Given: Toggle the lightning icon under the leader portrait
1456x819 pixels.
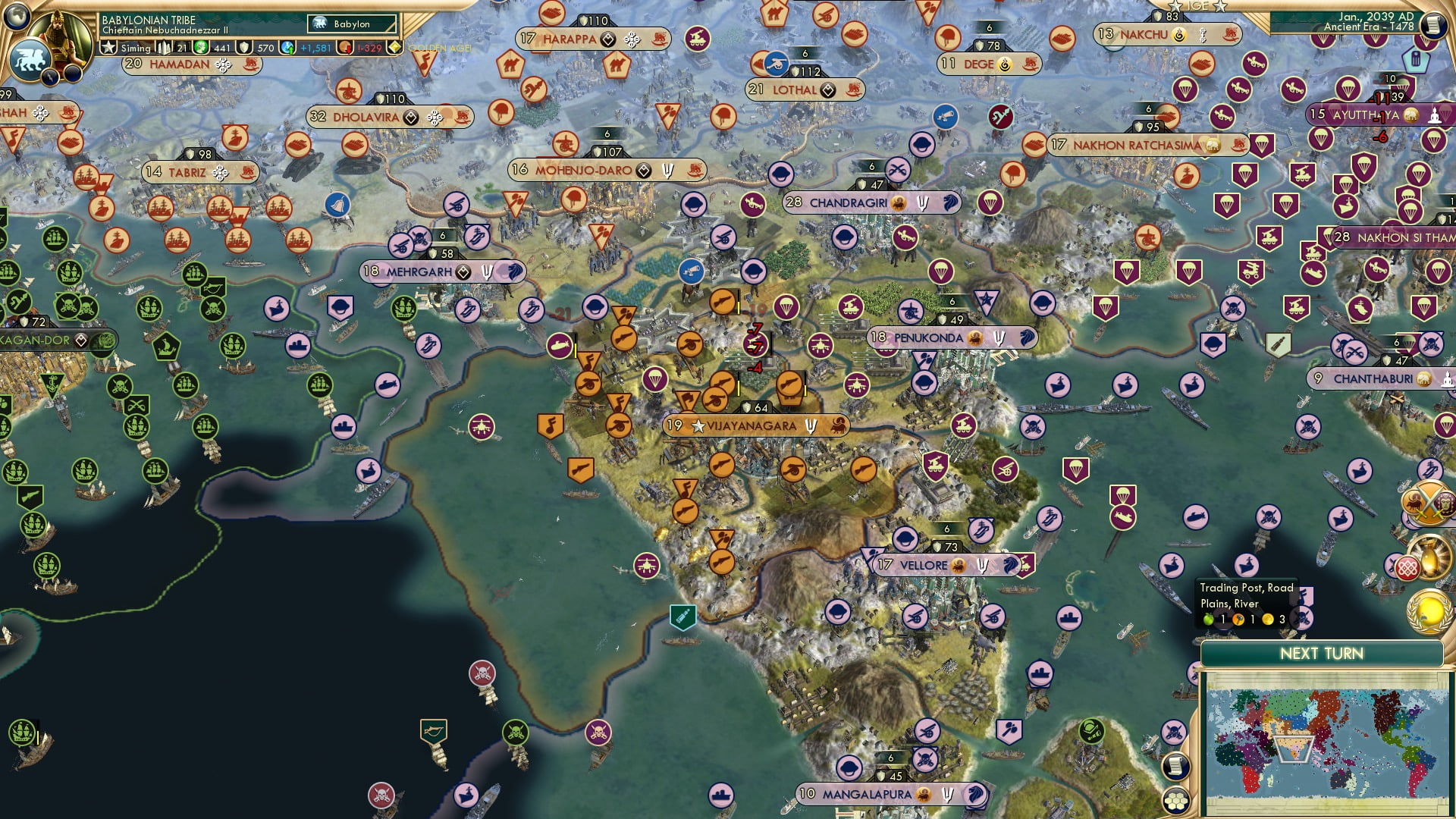Looking at the screenshot, I should [x=49, y=77].
